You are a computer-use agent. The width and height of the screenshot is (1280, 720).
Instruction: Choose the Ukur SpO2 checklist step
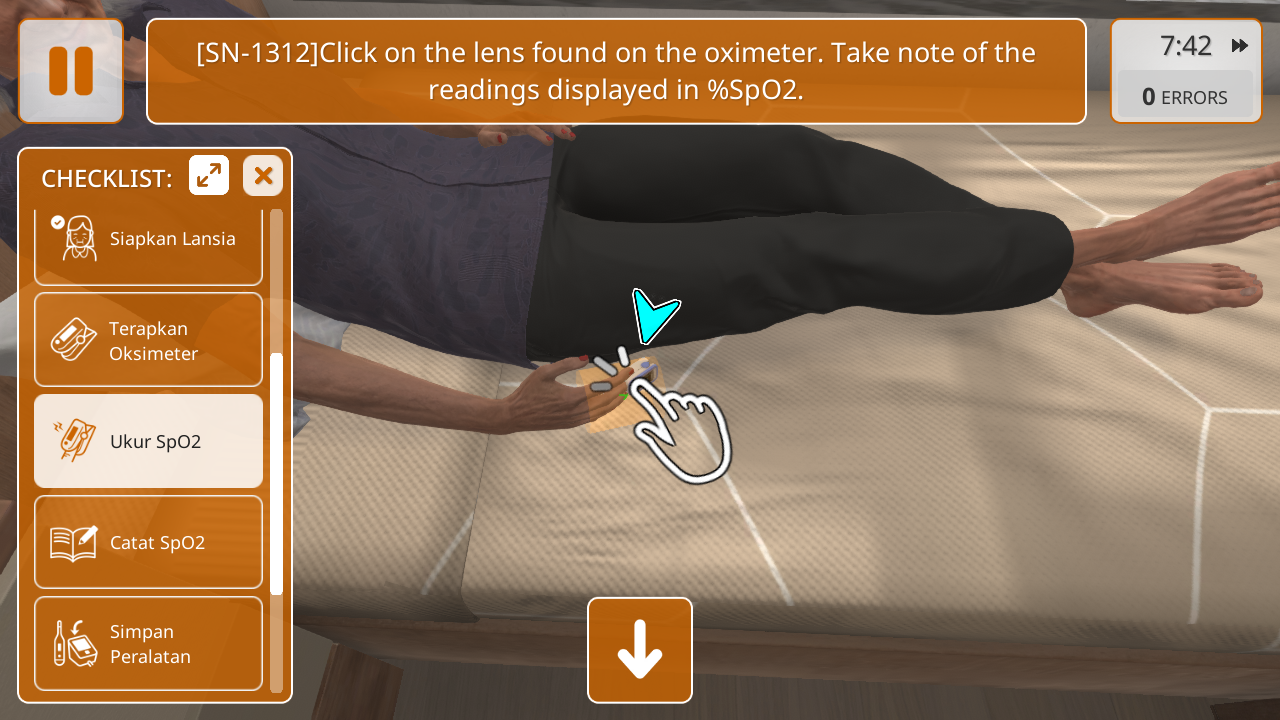(x=148, y=441)
